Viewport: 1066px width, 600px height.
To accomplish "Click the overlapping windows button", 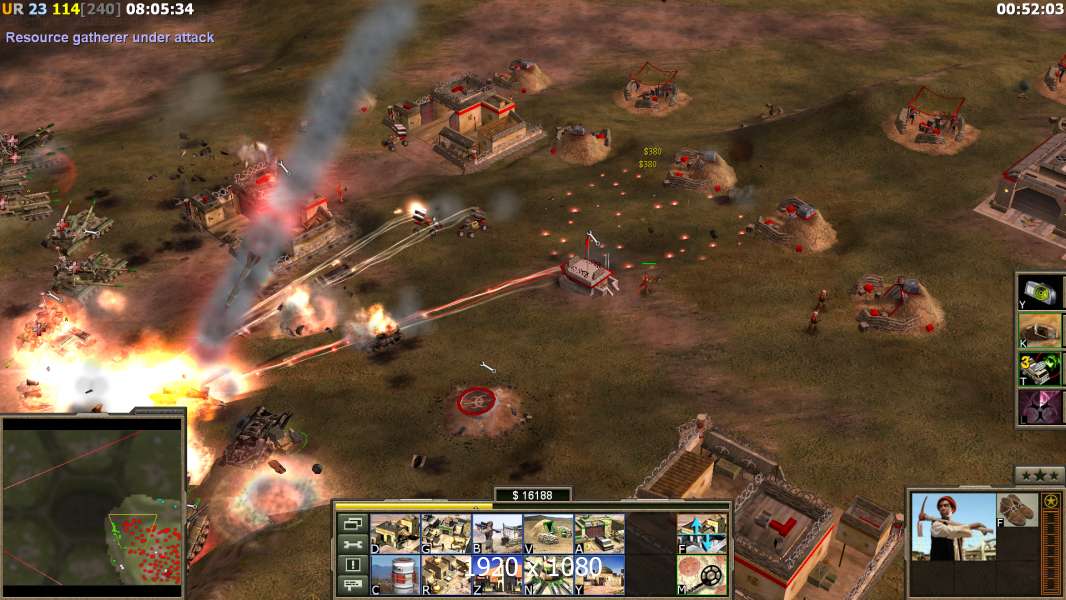I will click(352, 523).
